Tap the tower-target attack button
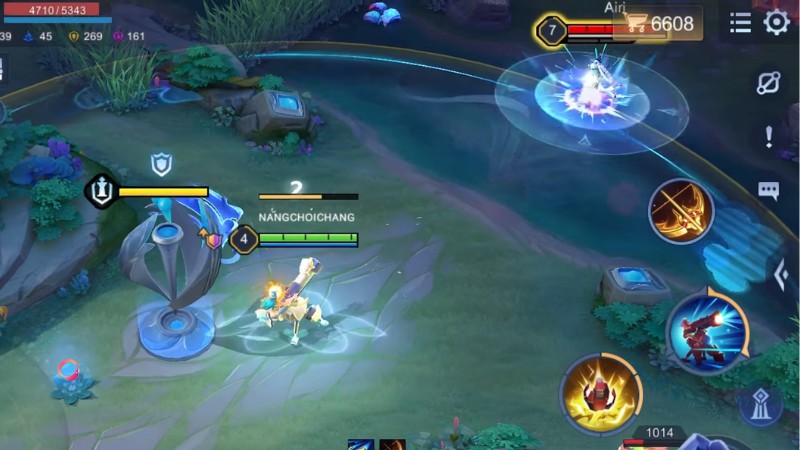The image size is (800, 450). (761, 405)
